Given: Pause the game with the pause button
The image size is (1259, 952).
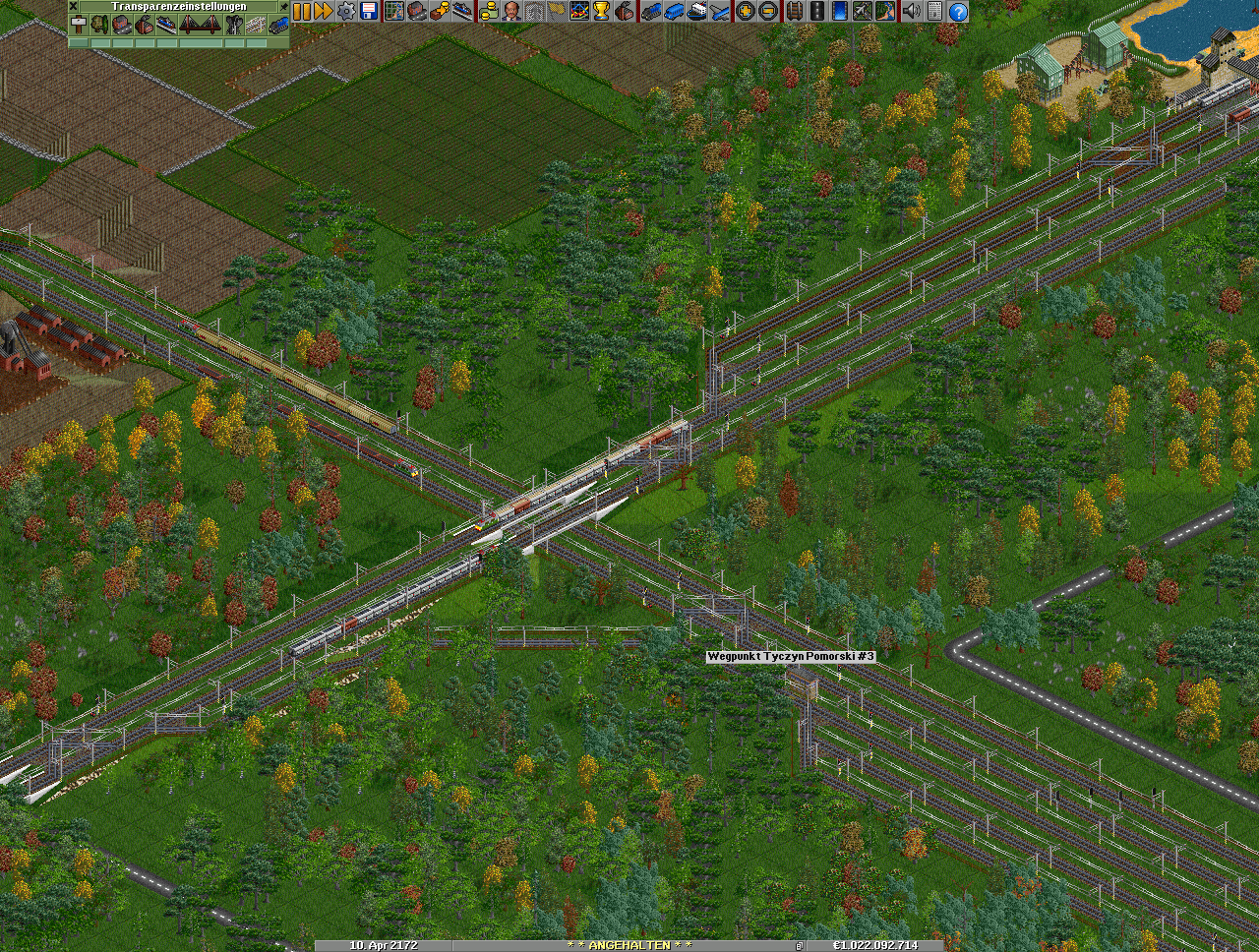Looking at the screenshot, I should 301,11.
